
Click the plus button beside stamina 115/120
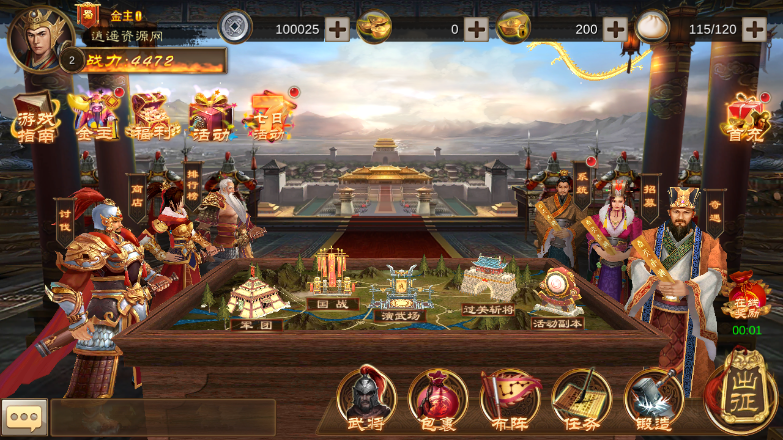tap(754, 29)
